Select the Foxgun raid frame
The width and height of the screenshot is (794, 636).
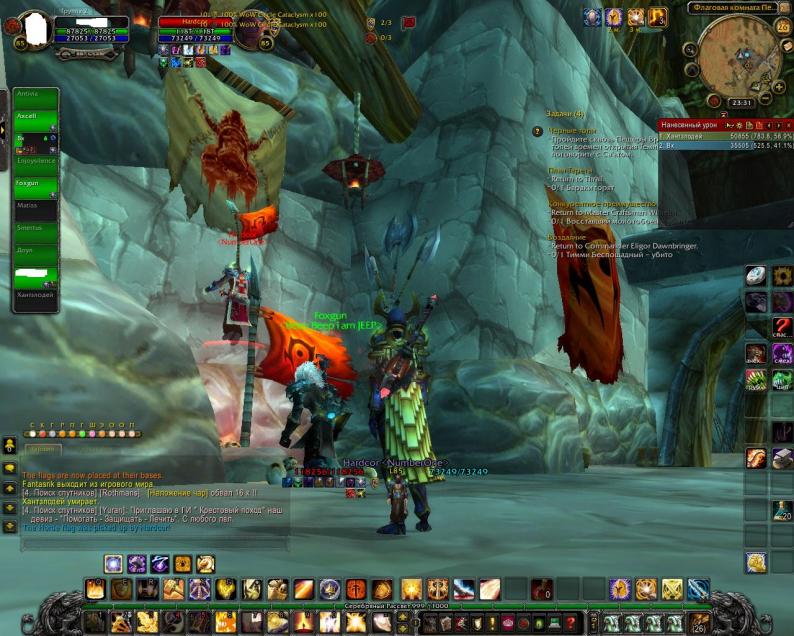(36, 184)
